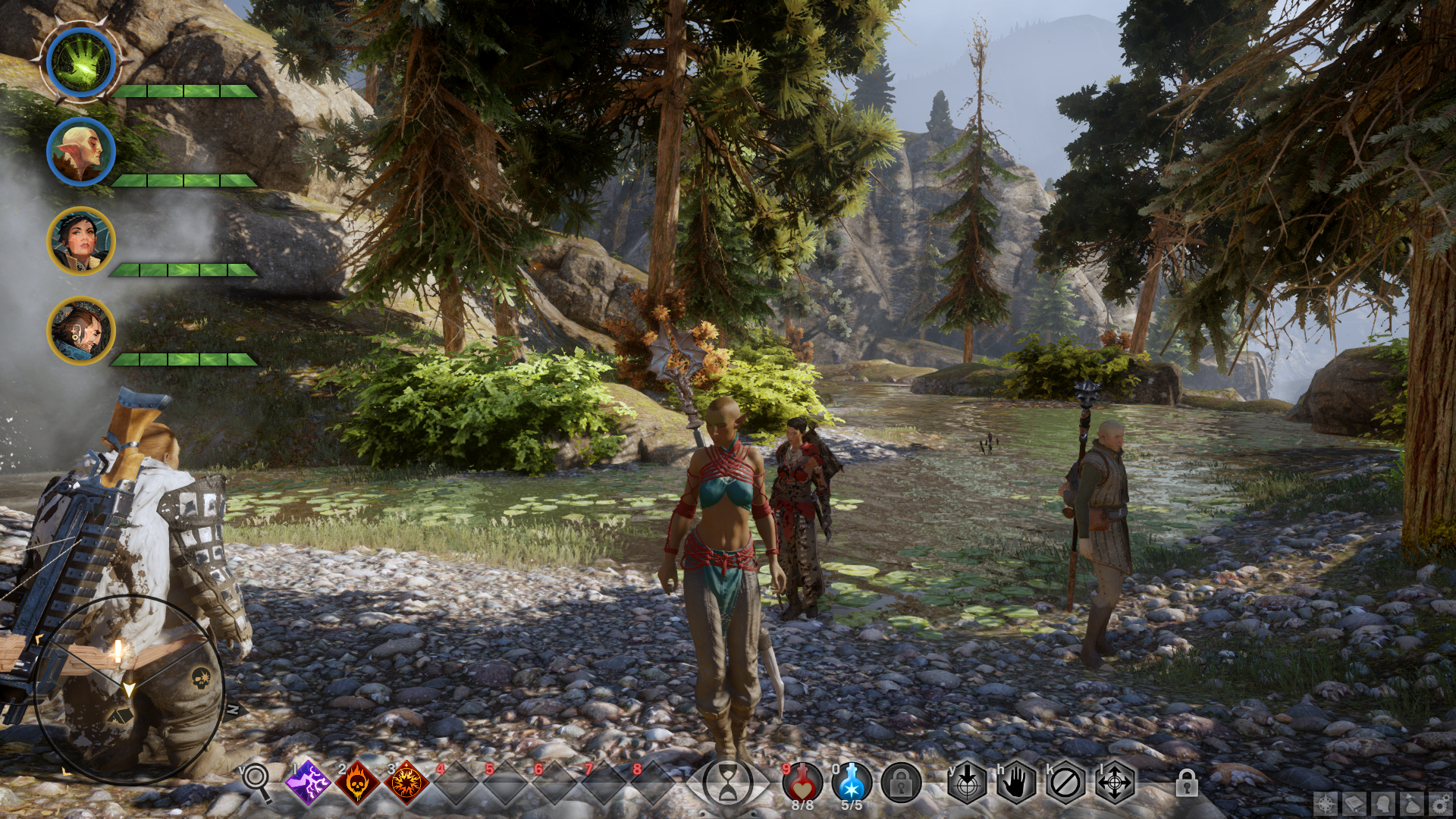
Task: Use the blue star potion
Action: coord(852,781)
